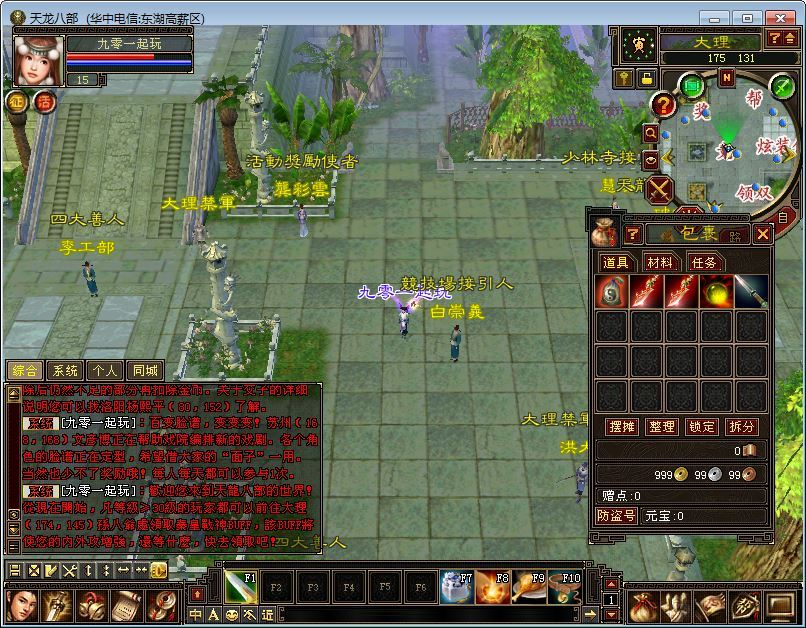
Task: Open the 任务 quest items tab
Action: pyautogui.click(x=703, y=262)
